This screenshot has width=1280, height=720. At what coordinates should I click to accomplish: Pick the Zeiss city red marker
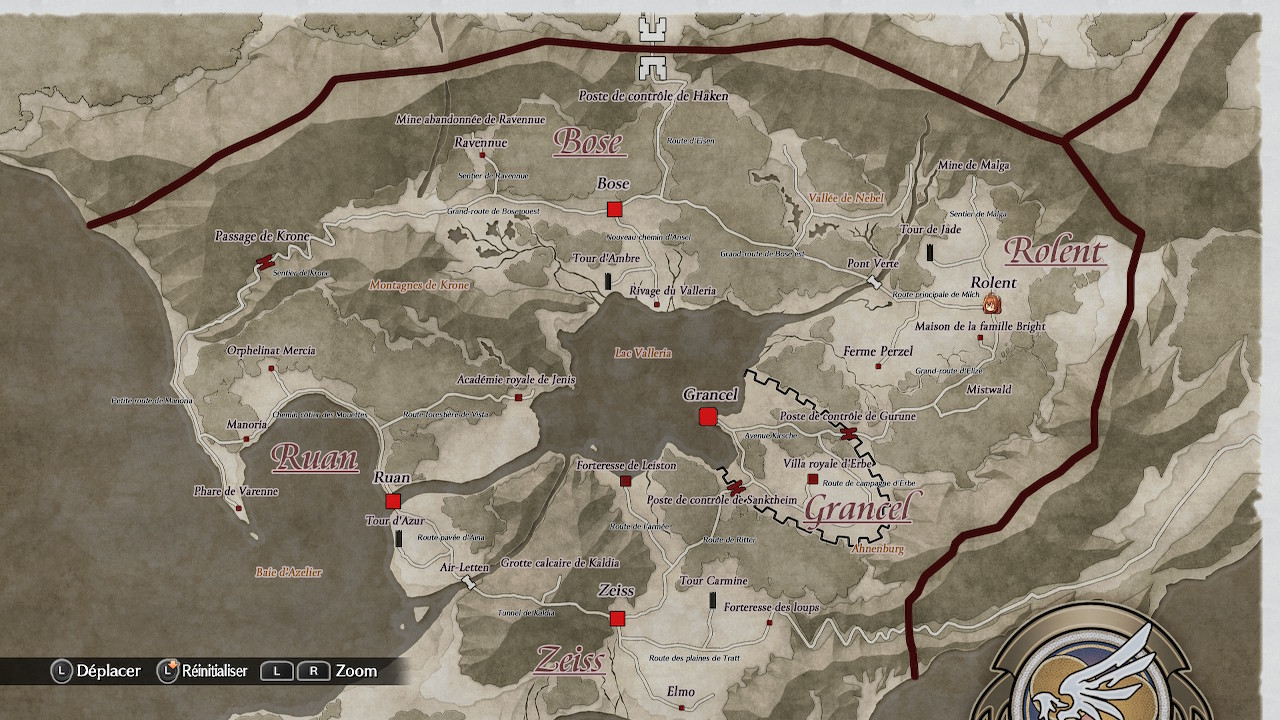pos(617,619)
